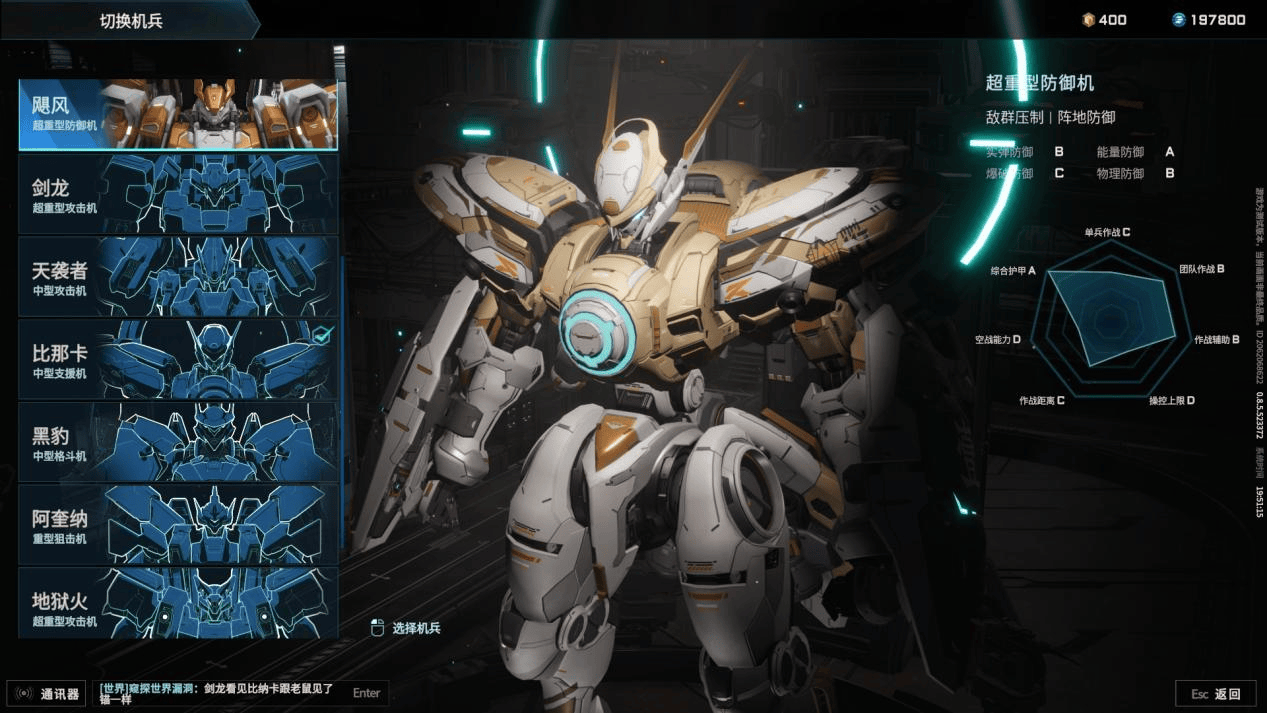Open the 通讯器 communicator
This screenshot has height=713, width=1267.
[x=48, y=693]
